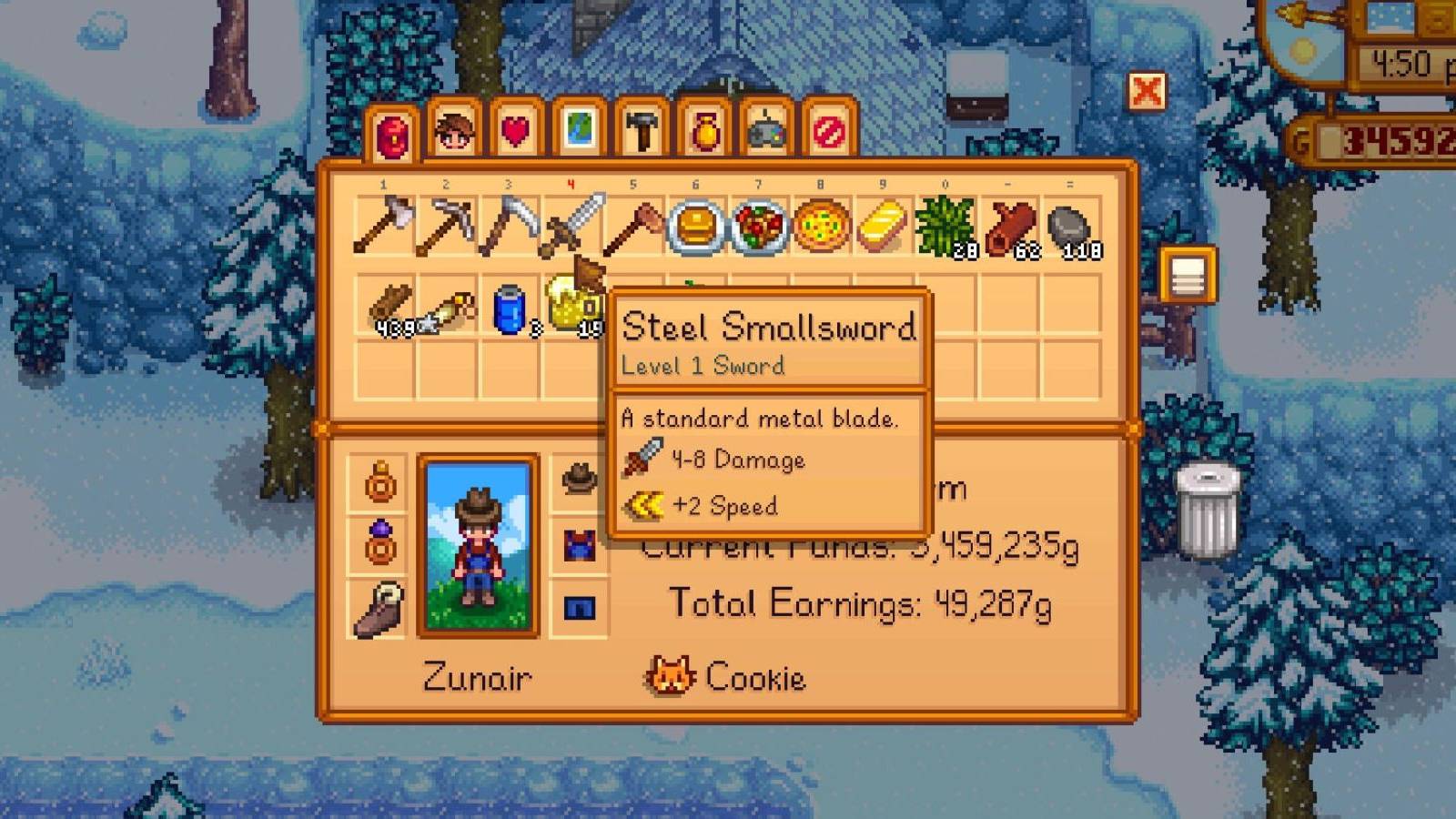The height and width of the screenshot is (819, 1456).
Task: Click the pizza item
Action: (x=824, y=223)
